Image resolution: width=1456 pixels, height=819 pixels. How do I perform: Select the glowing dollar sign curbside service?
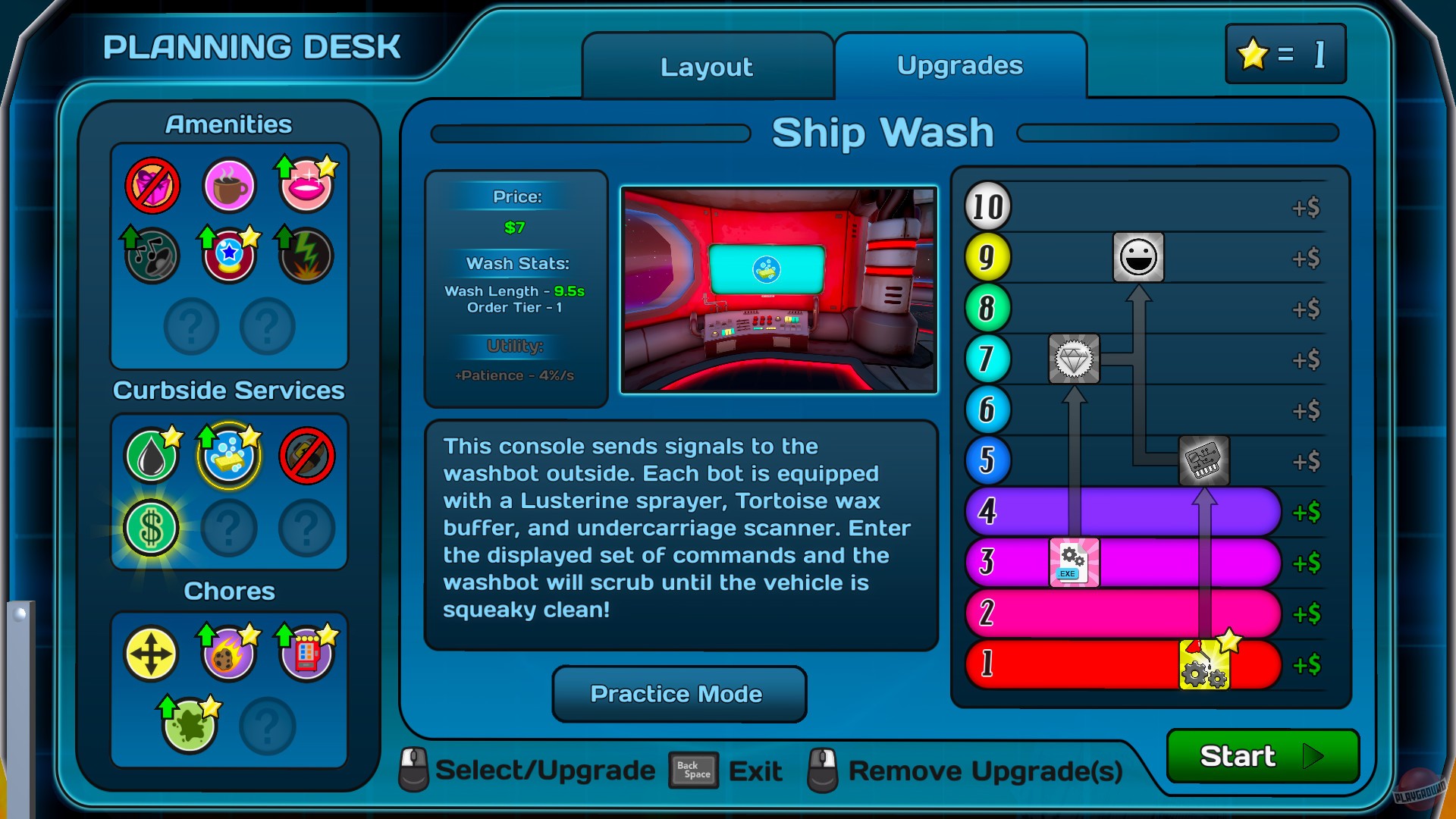tap(151, 528)
